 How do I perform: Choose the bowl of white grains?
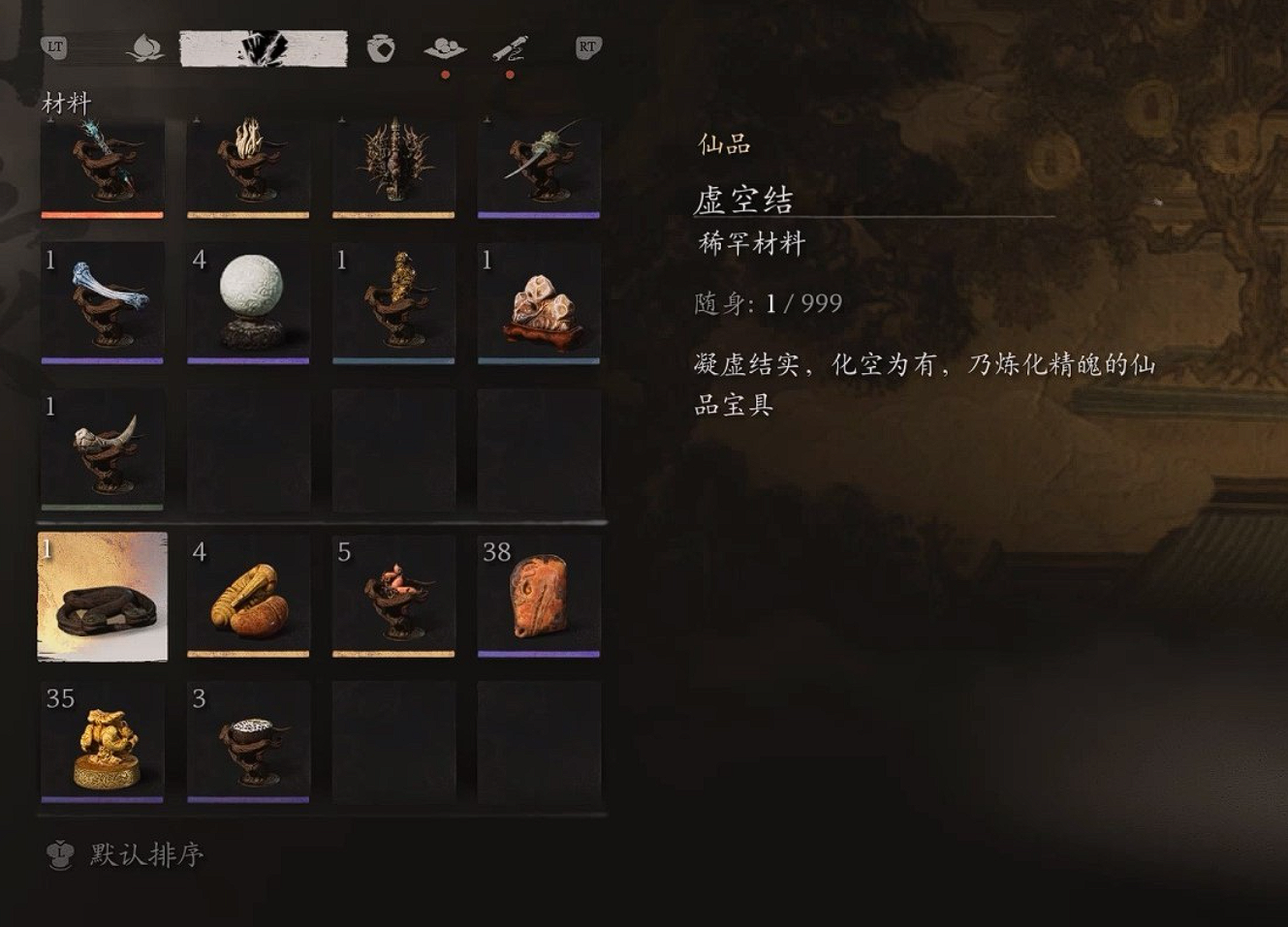[x=248, y=742]
